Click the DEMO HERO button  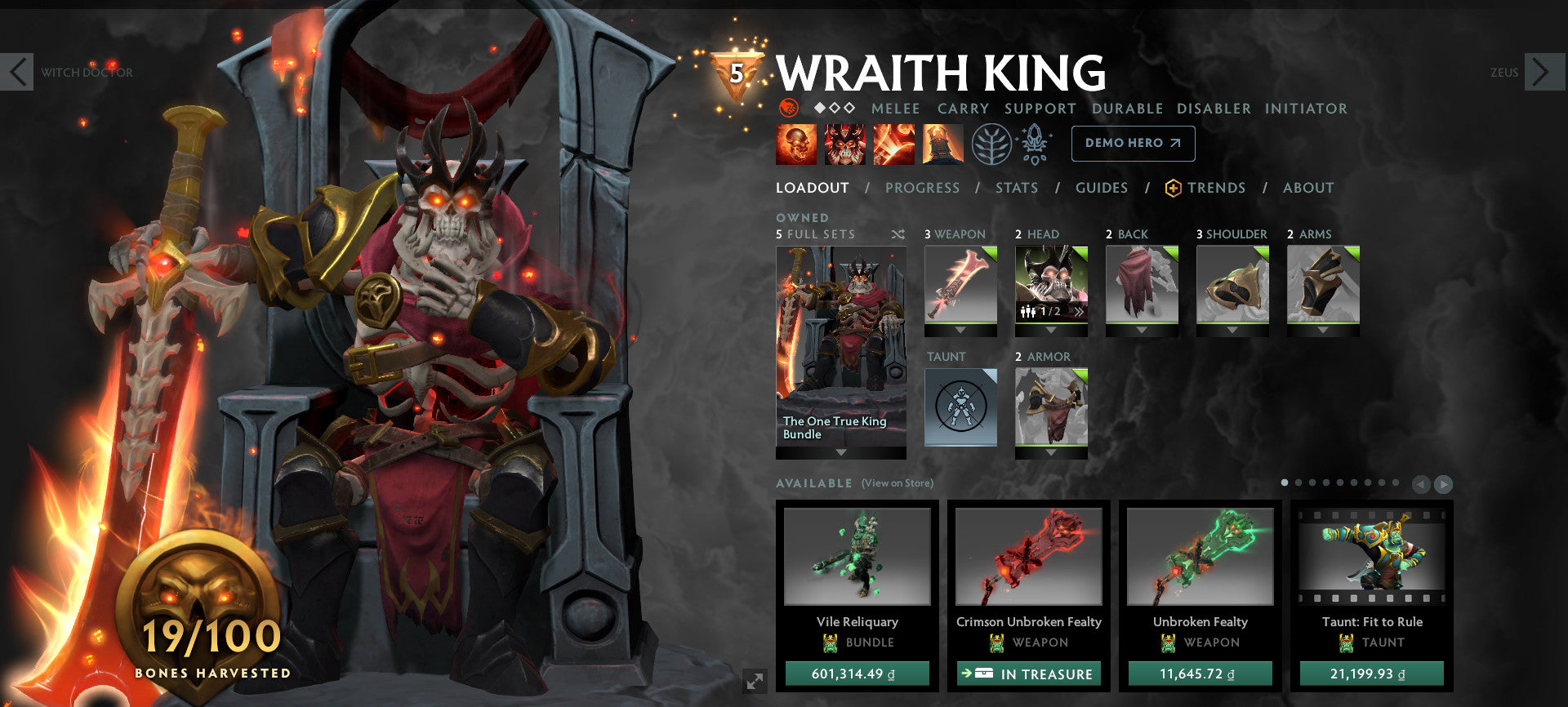pyautogui.click(x=1134, y=143)
